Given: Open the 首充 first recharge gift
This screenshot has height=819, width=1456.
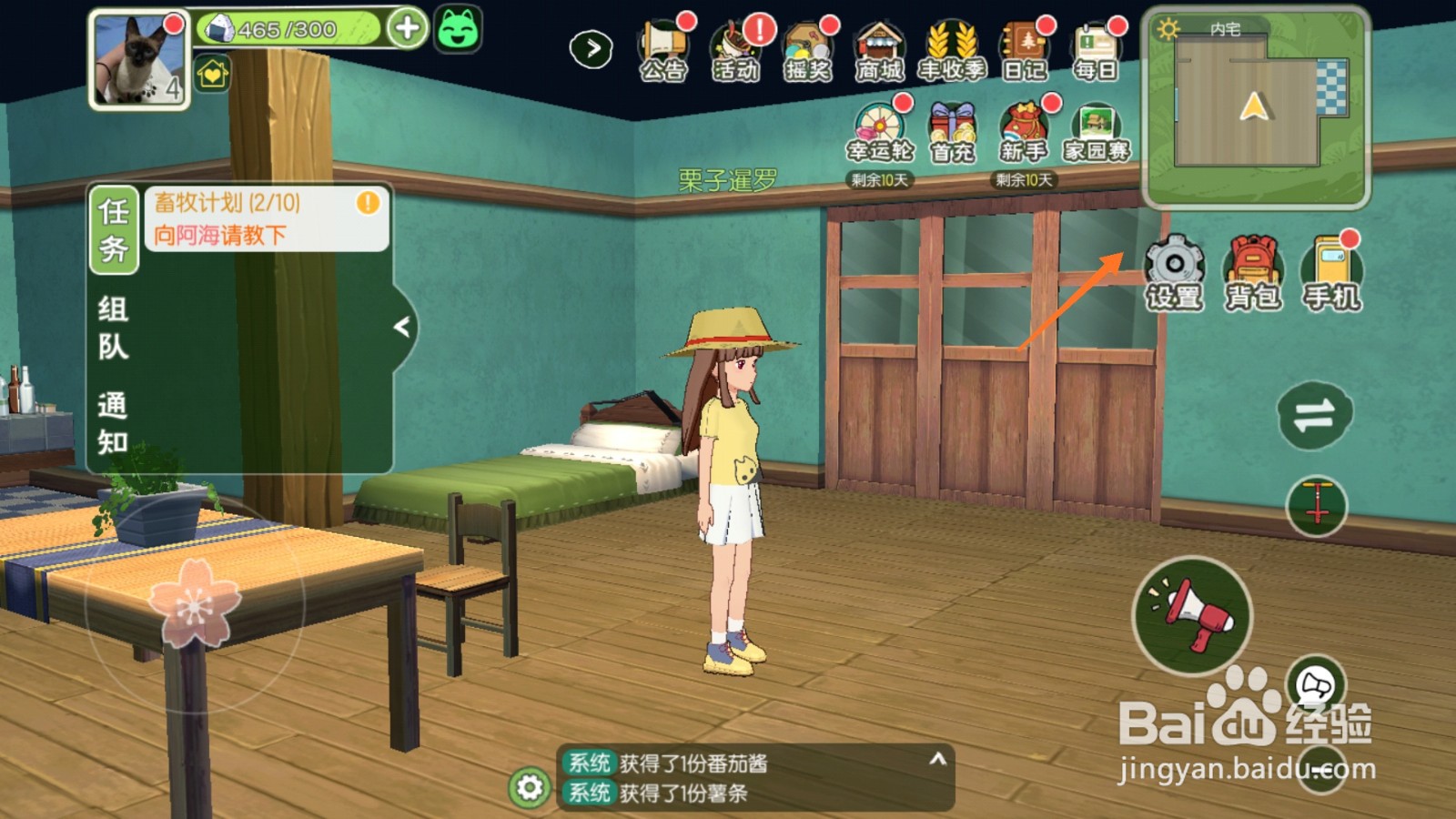Looking at the screenshot, I should click(x=952, y=134).
